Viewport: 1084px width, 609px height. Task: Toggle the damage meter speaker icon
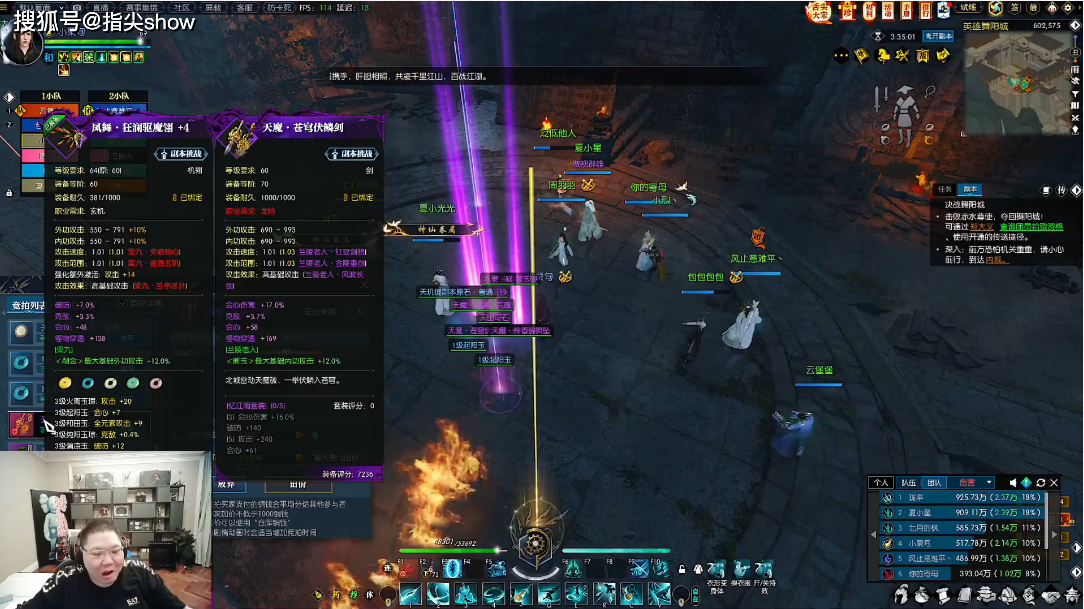coord(1013,482)
